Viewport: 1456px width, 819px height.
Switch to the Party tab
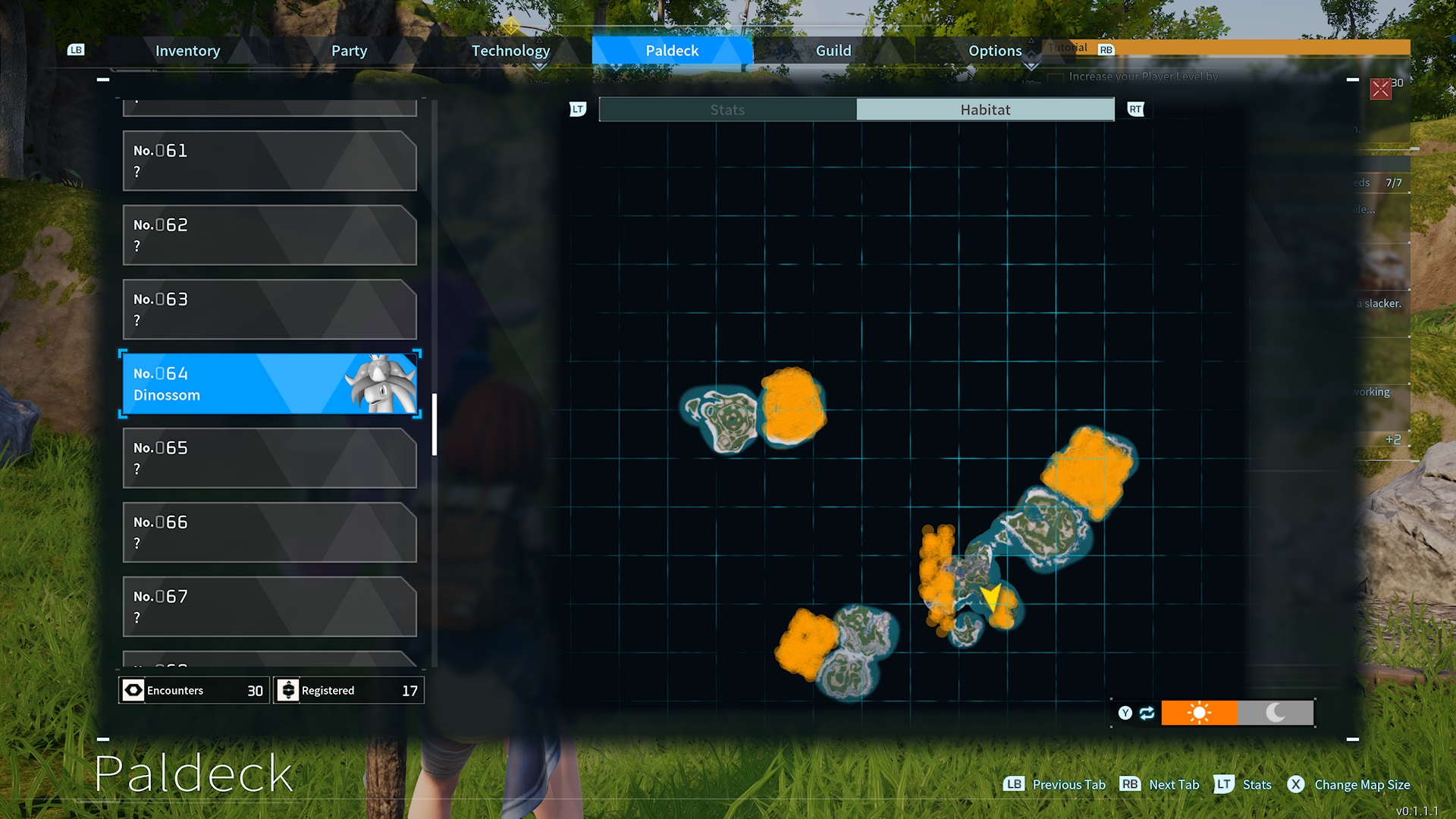coord(349,51)
